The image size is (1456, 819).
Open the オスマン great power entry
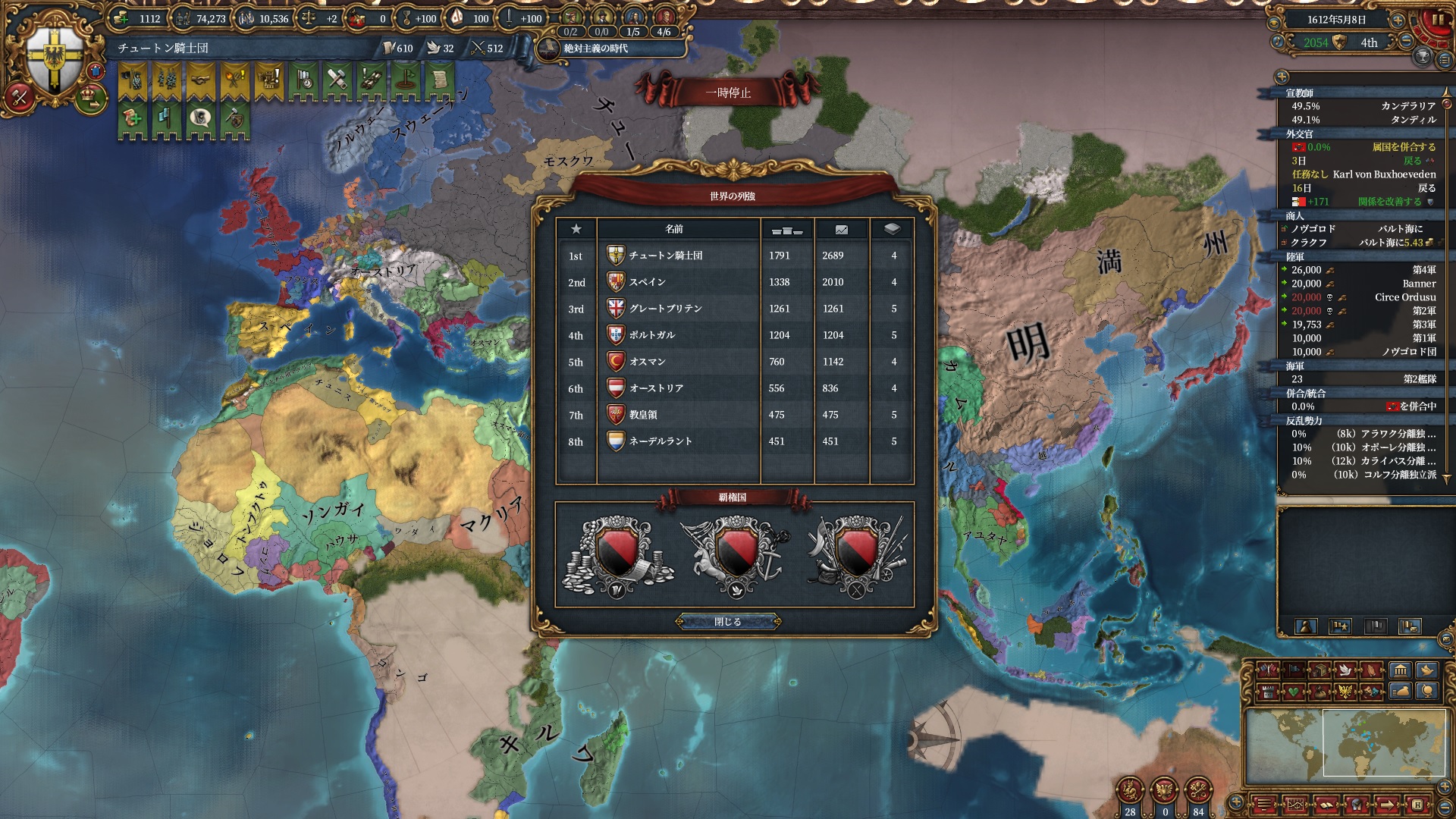pos(647,362)
